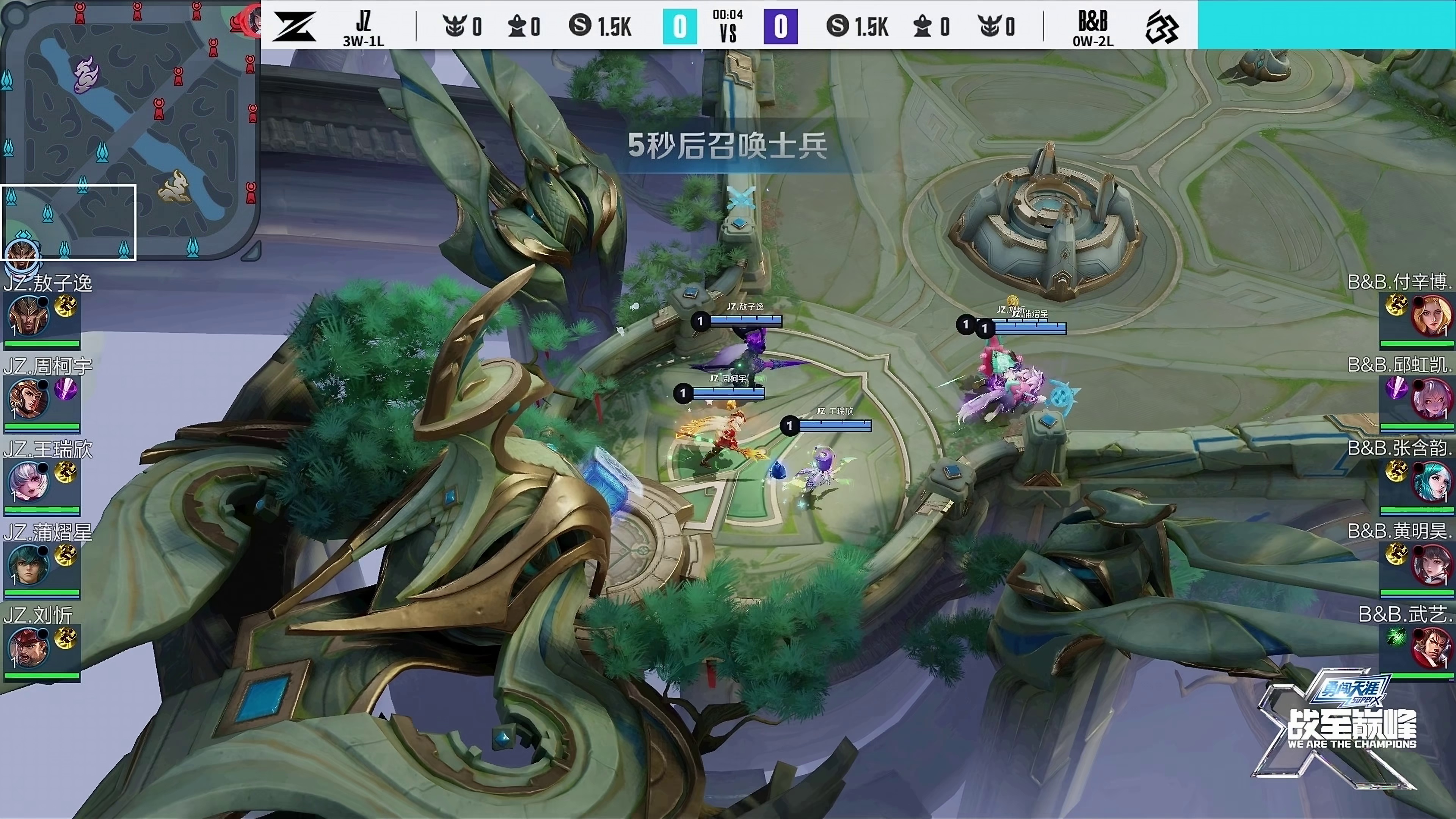Choose B&B.邱虹凯's hero portrait

click(1431, 399)
